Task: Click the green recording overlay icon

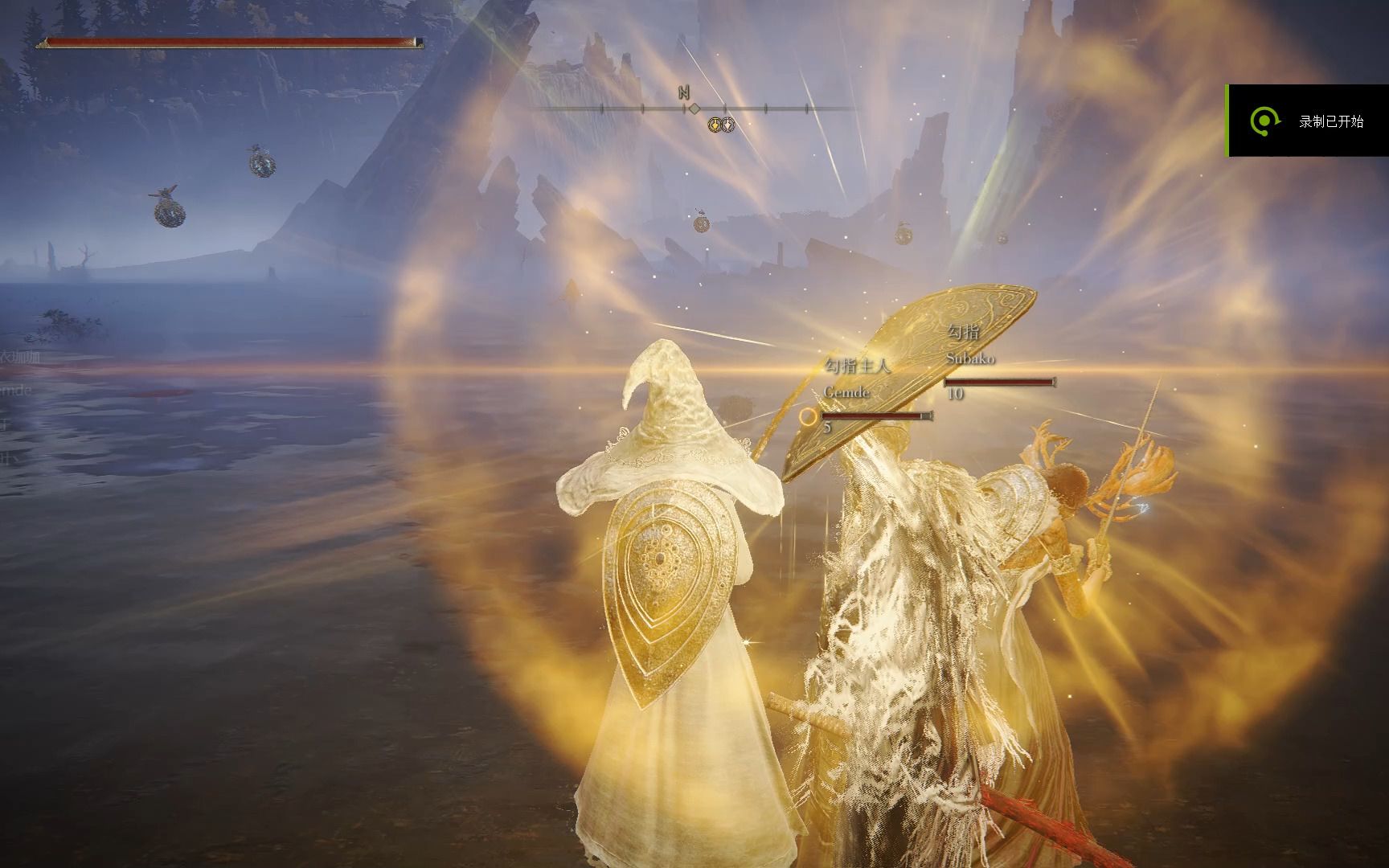Action: click(x=1264, y=121)
